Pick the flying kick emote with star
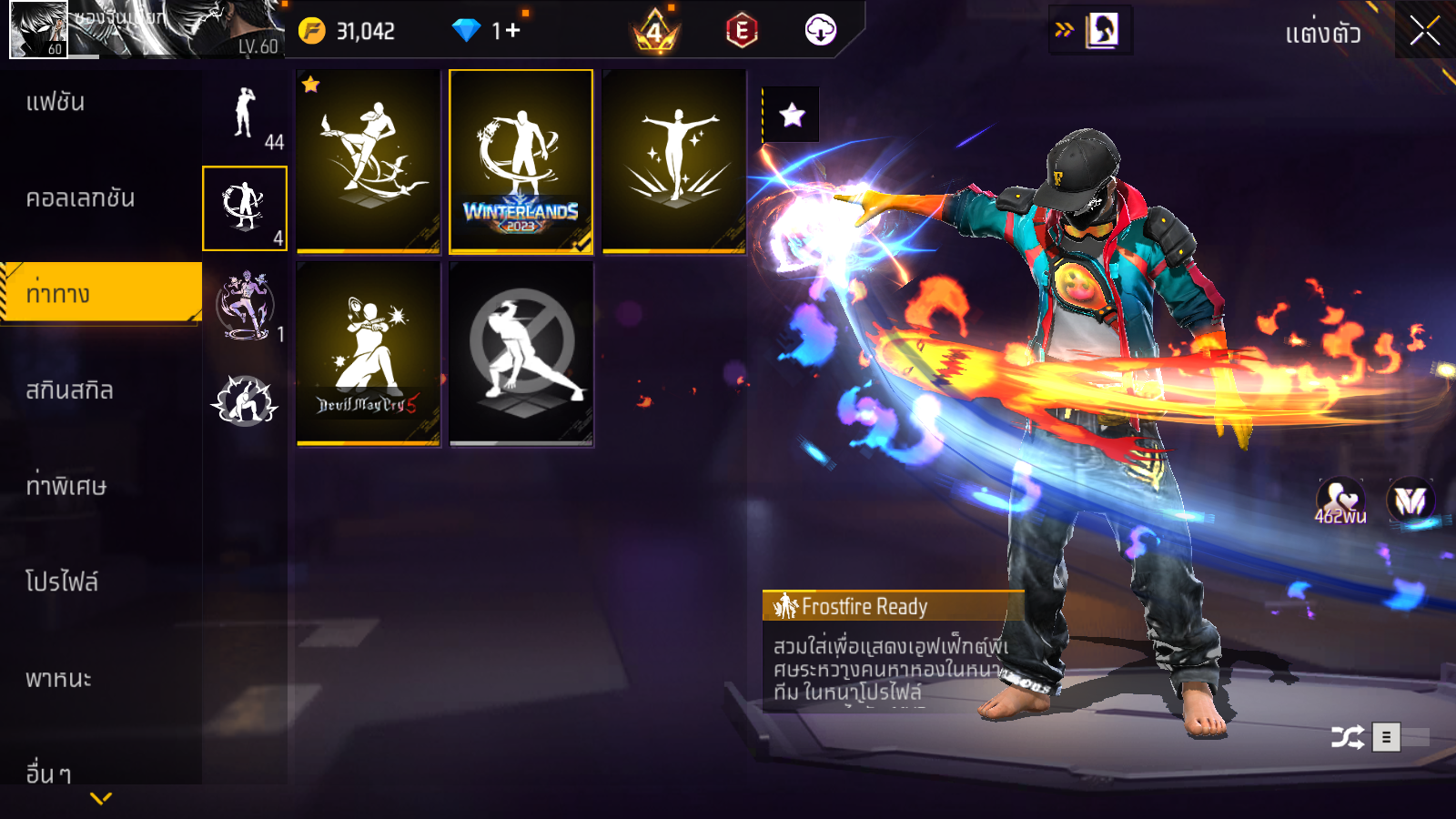The image size is (1456, 819). click(x=369, y=162)
